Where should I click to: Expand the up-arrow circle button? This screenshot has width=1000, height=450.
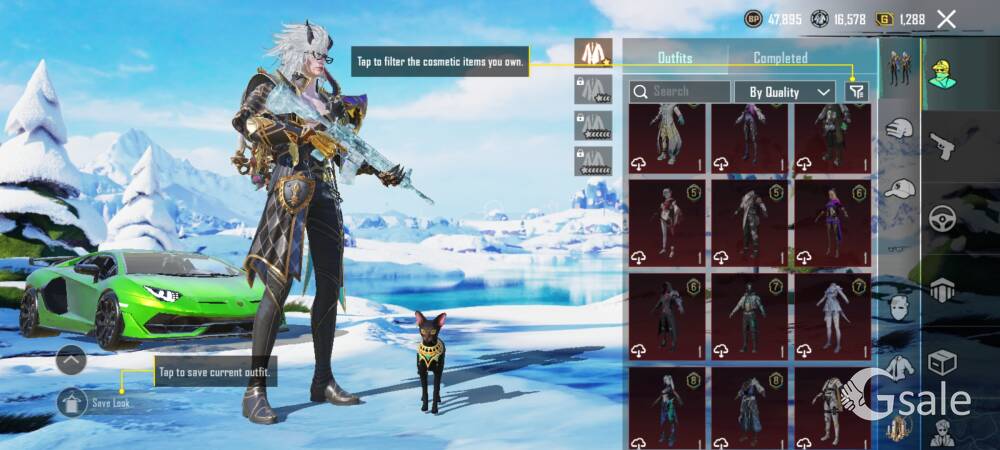coord(71,359)
